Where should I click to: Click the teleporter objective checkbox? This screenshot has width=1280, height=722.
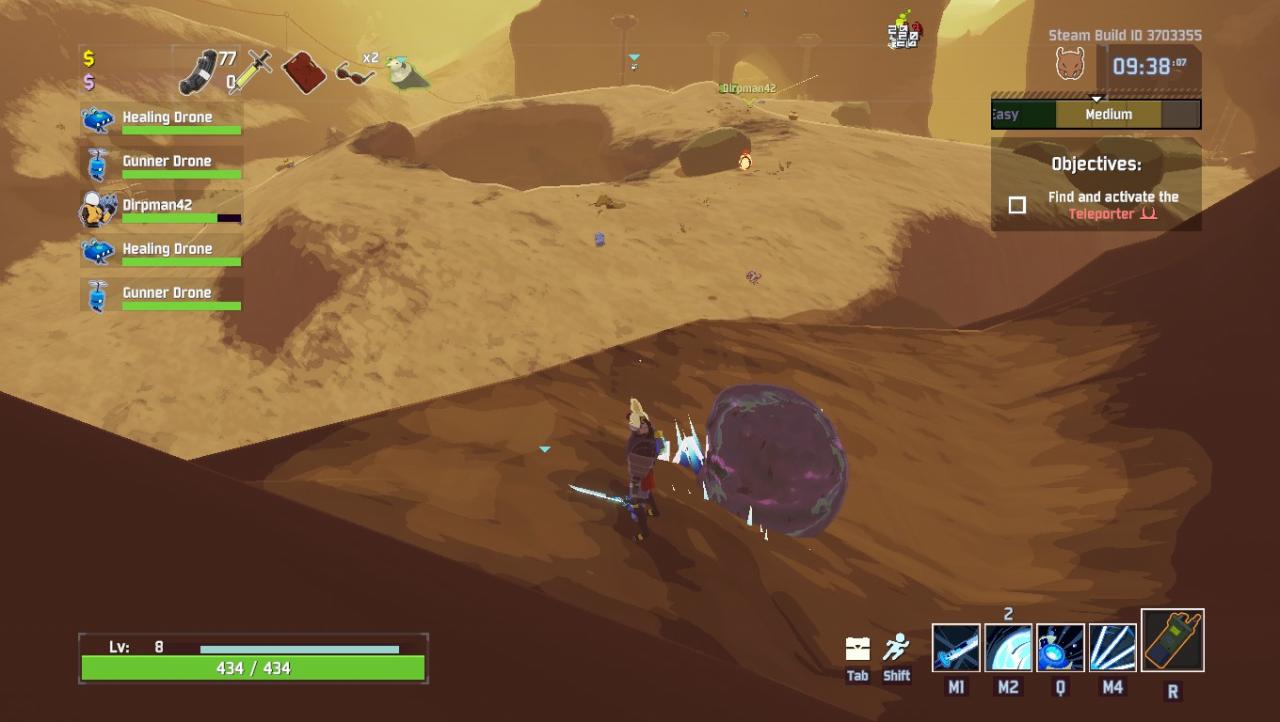pos(1017,205)
